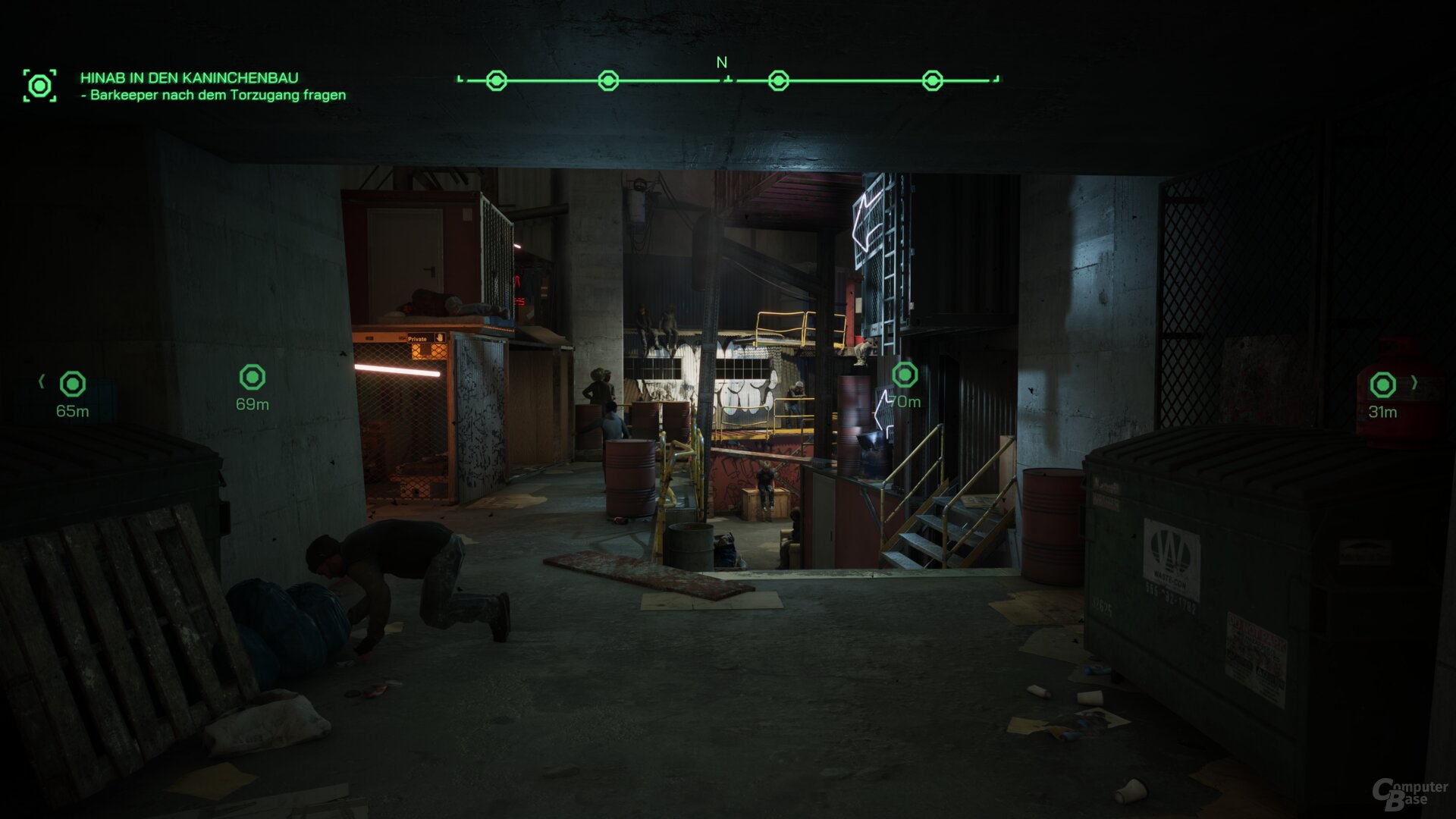The height and width of the screenshot is (819, 1456).
Task: Click the rightmost compass hexagon marker
Action: [932, 80]
